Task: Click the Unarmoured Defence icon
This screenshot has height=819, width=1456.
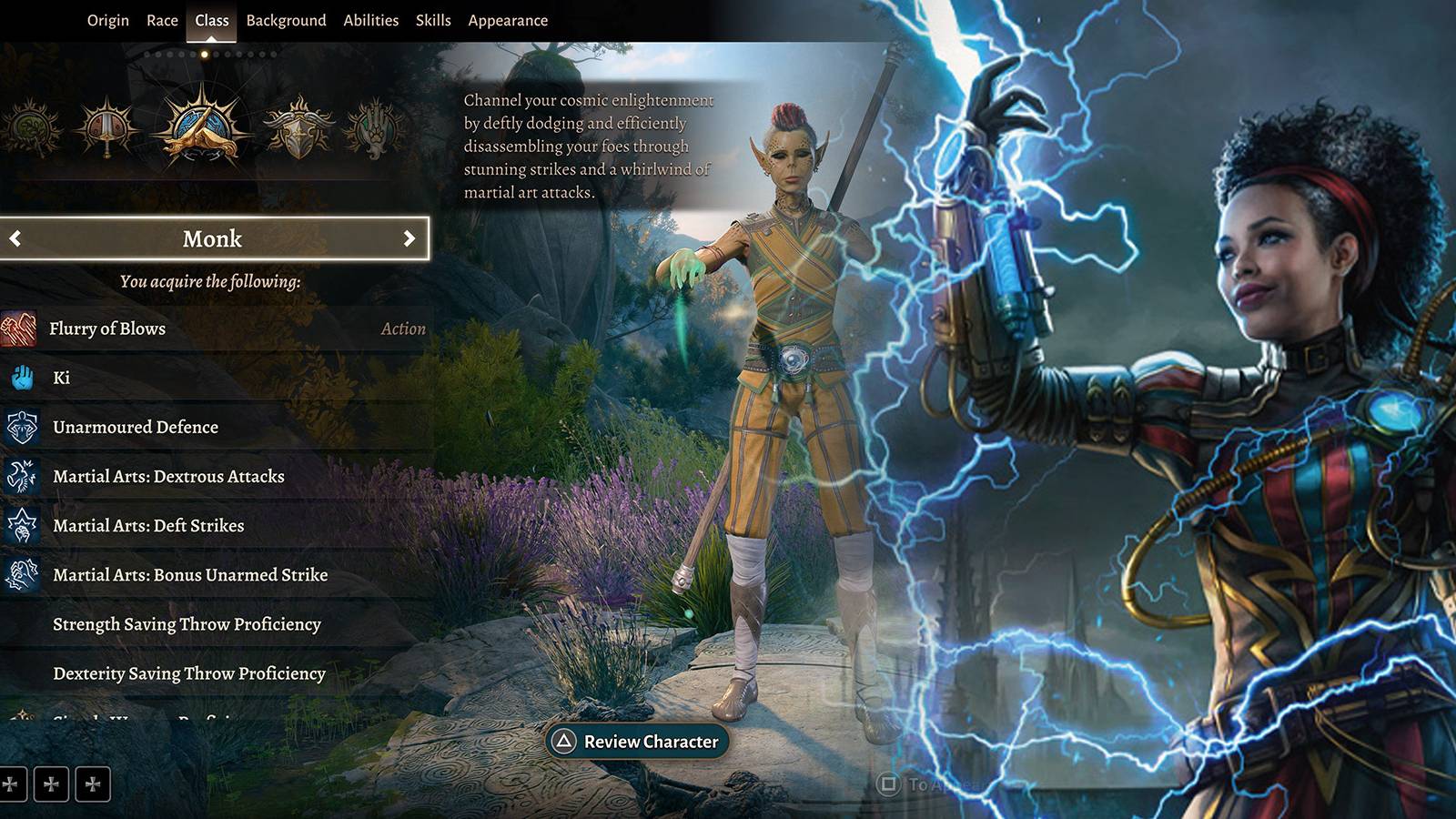Action: [23, 427]
